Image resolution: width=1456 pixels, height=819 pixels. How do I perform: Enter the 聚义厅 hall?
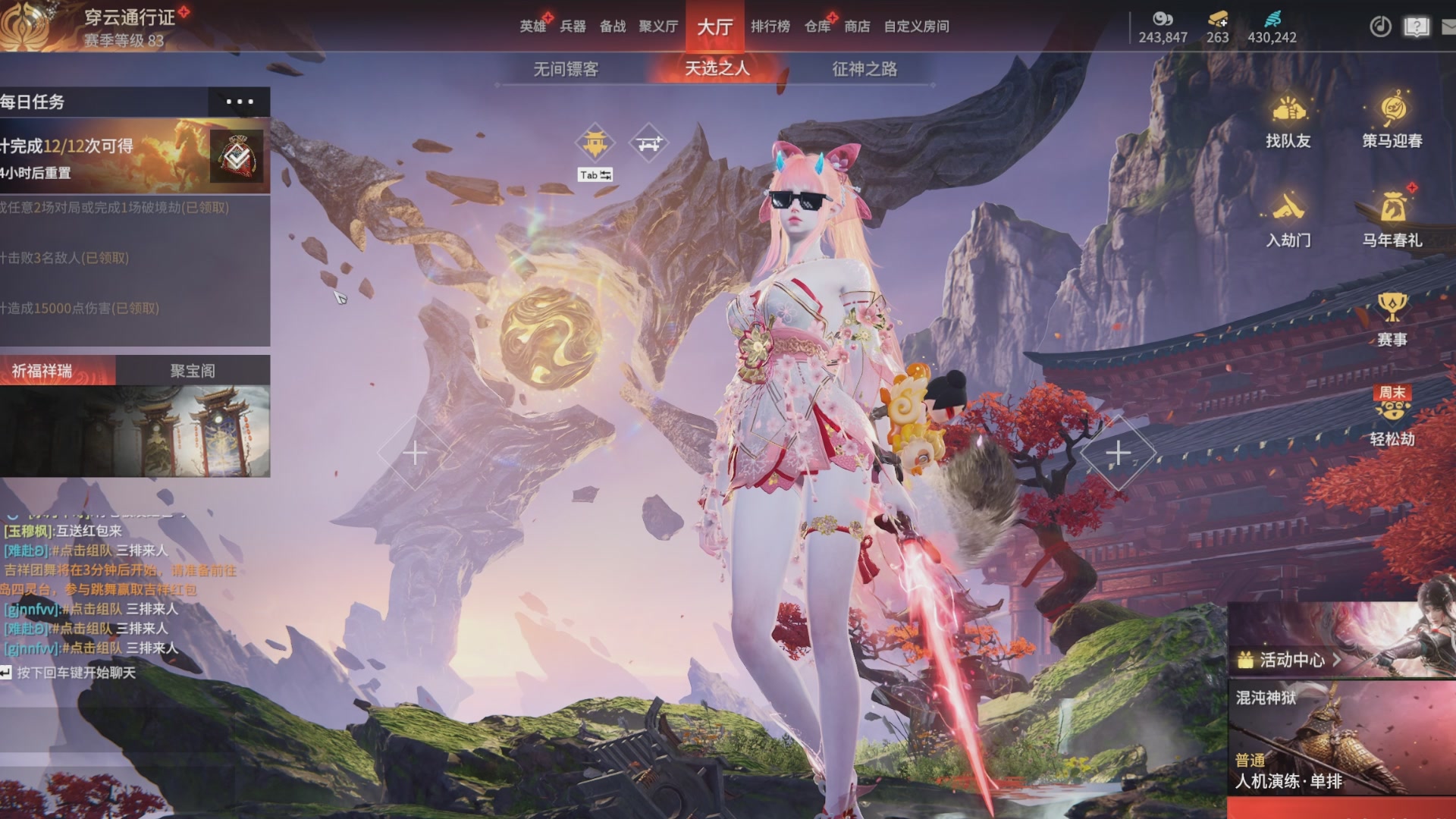click(x=658, y=27)
